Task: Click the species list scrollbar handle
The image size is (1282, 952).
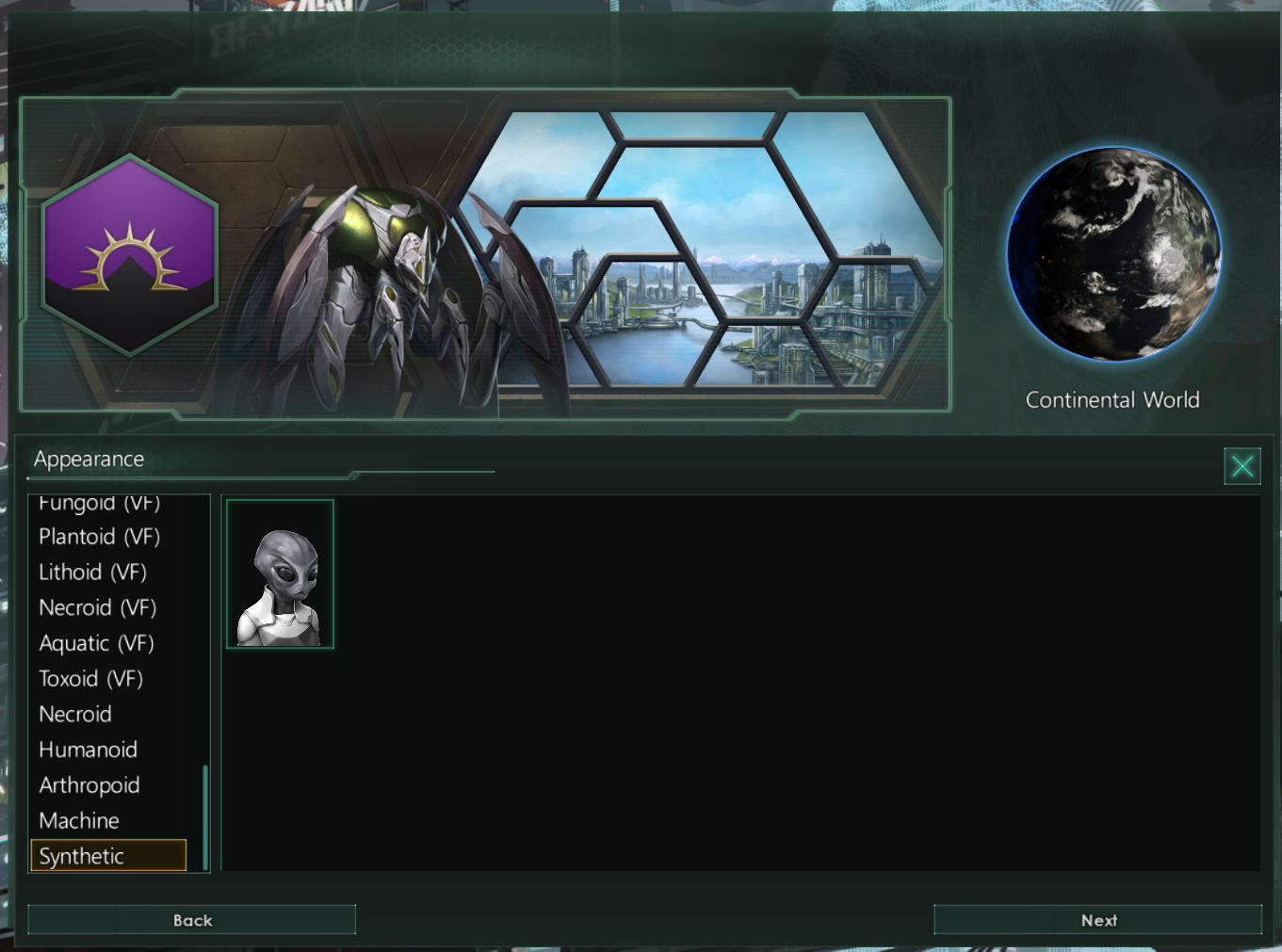Action: point(205,819)
